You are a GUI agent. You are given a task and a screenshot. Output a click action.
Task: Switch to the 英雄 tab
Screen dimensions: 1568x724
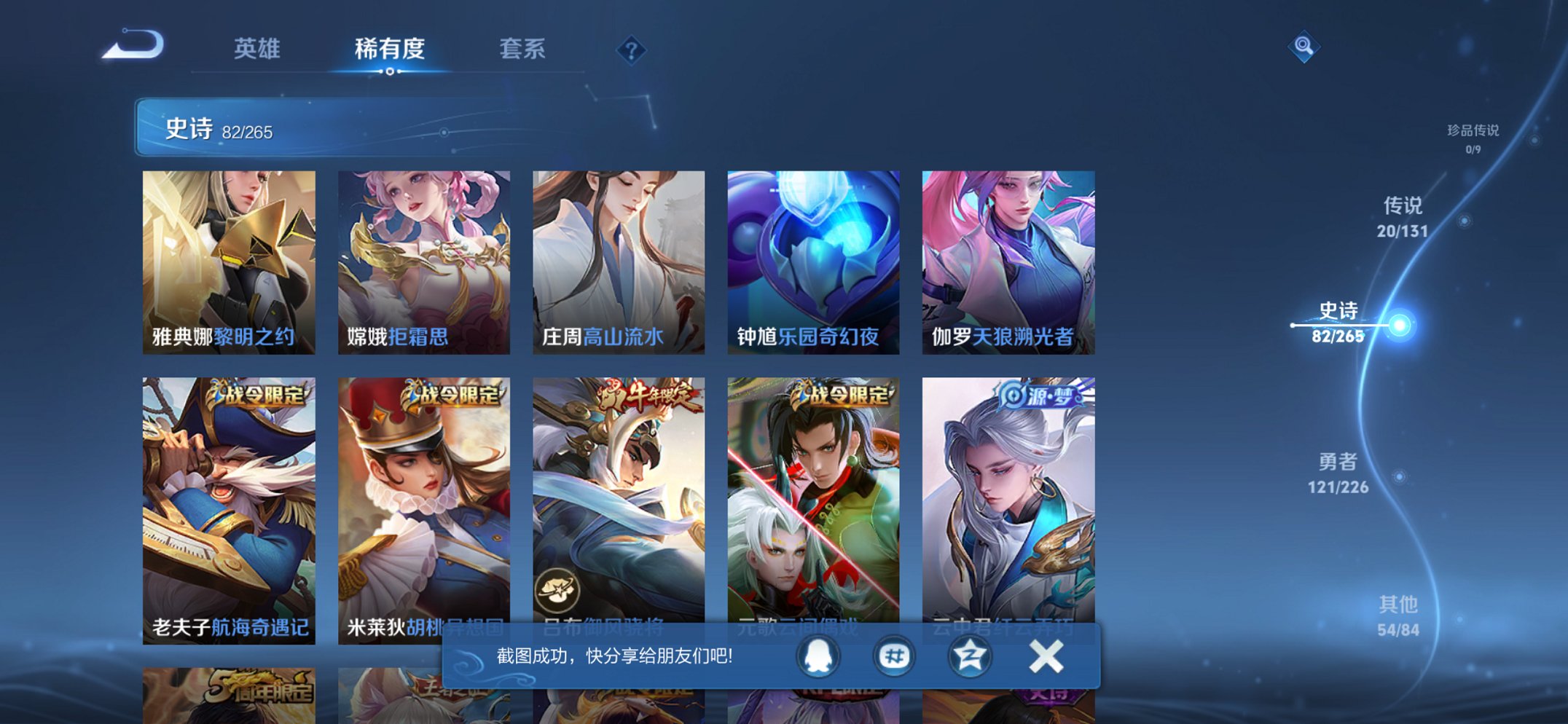(259, 50)
